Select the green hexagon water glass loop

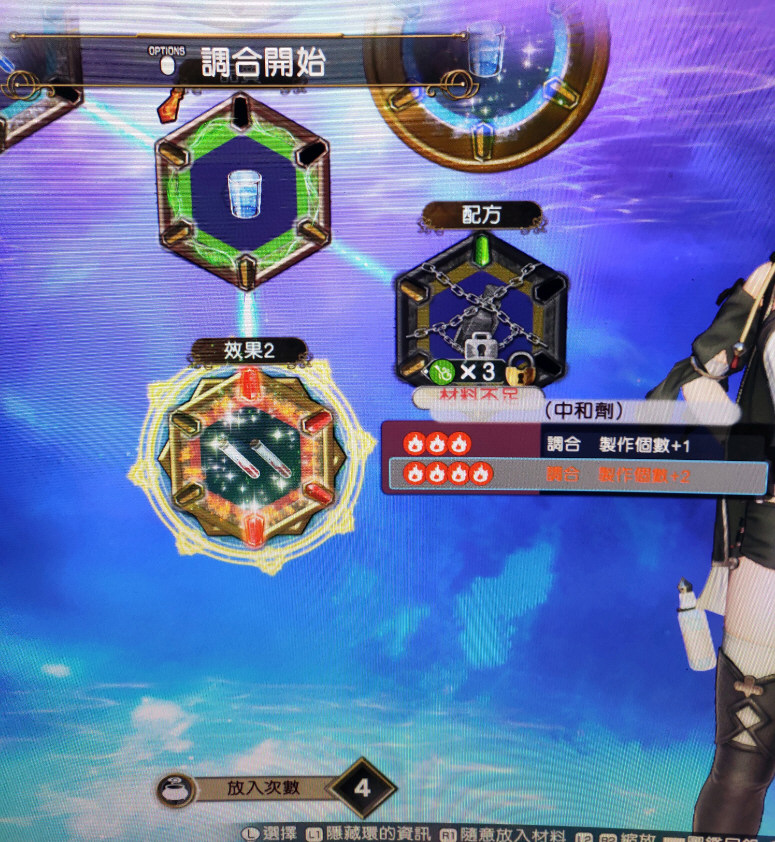click(x=243, y=189)
